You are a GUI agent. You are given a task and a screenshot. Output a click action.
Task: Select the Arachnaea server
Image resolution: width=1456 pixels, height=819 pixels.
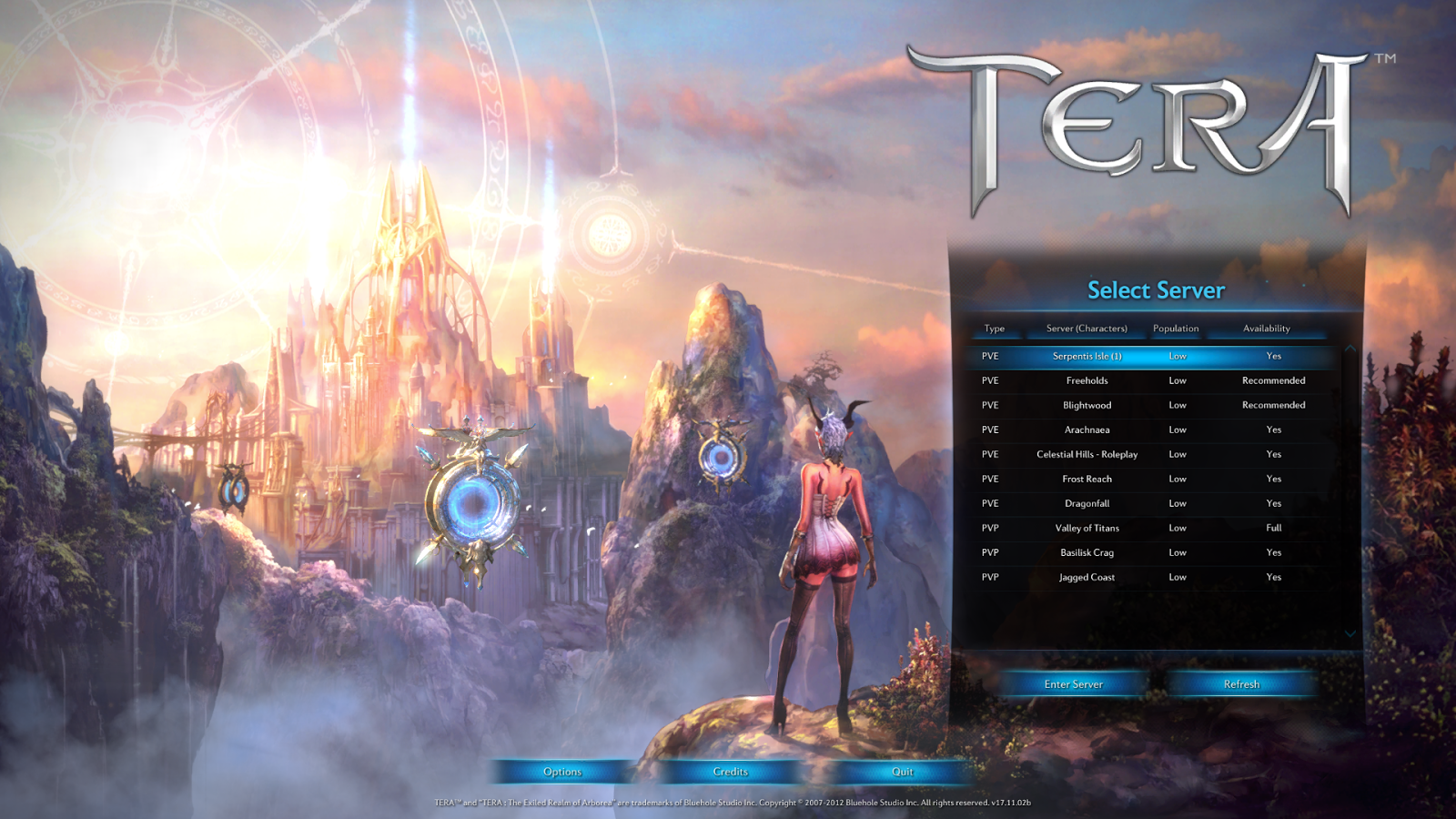click(1086, 430)
